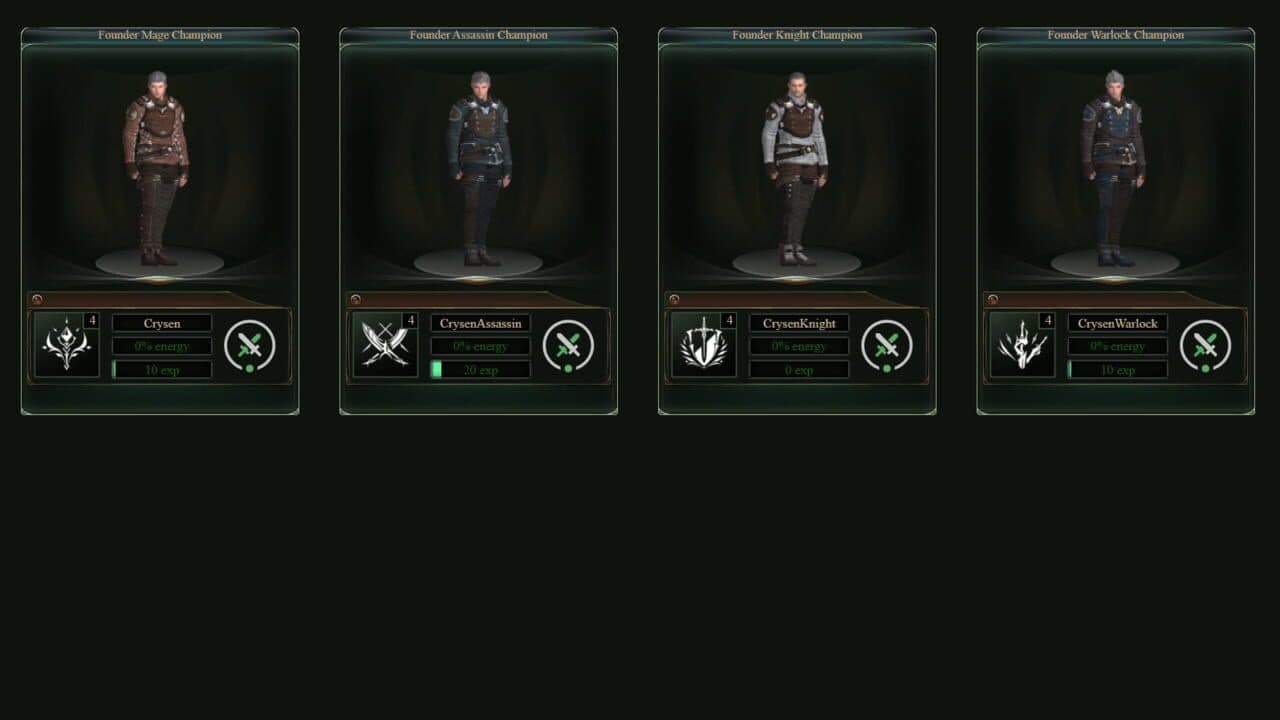Click the crossed daggers Assassin emblem
This screenshot has width=1280, height=720.
point(385,345)
